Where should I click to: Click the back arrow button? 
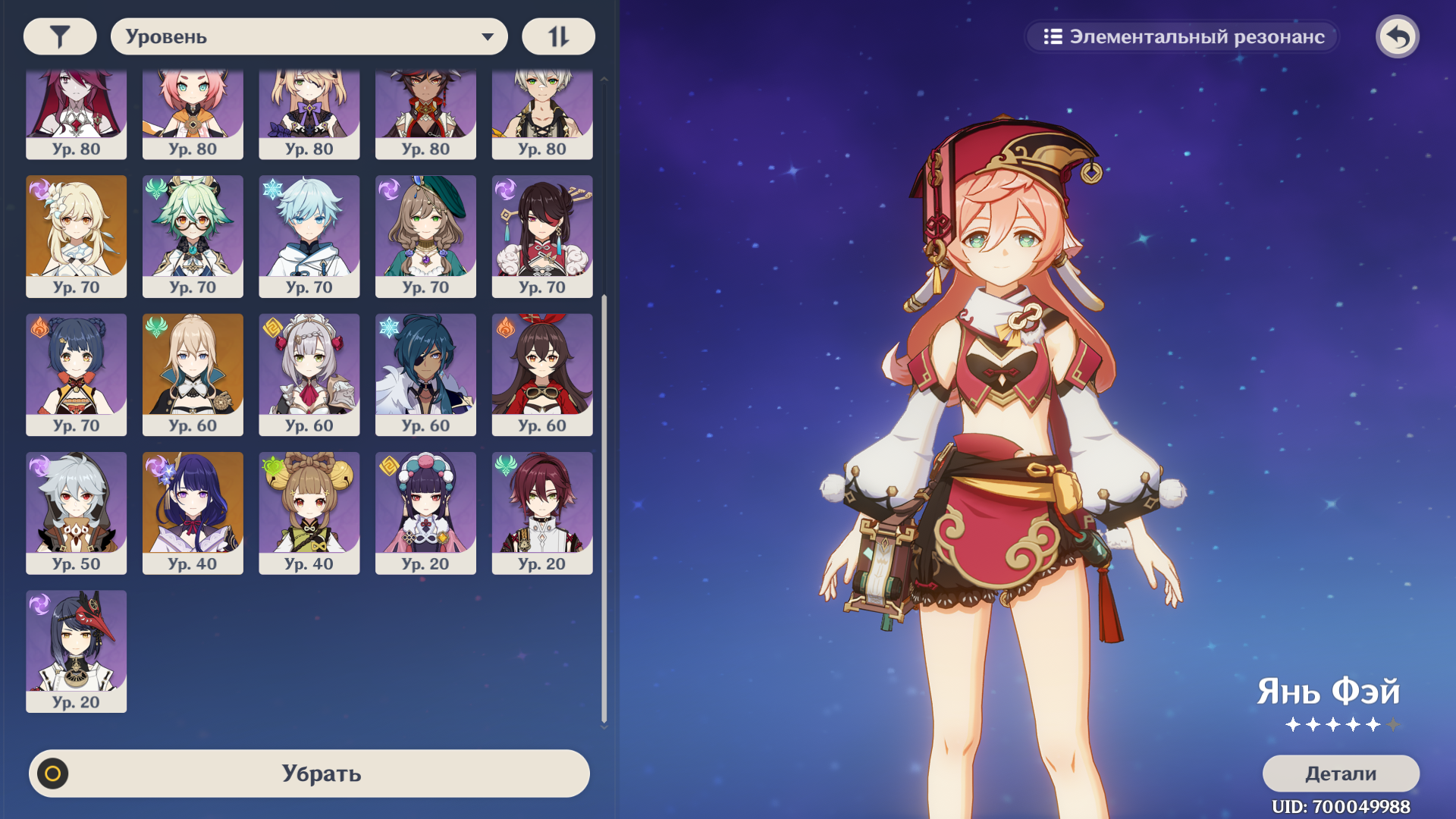coord(1397,36)
